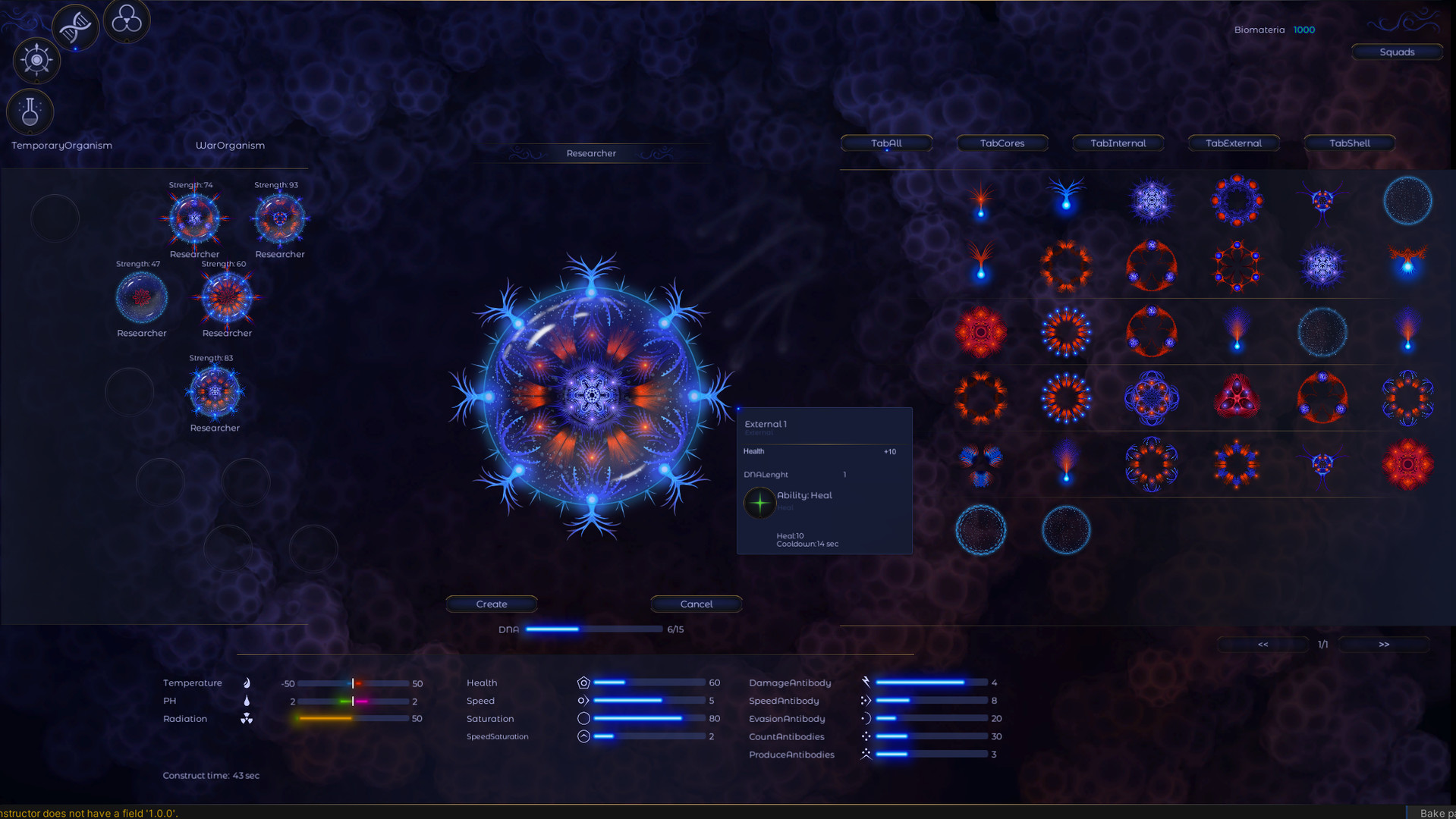Go to next parts page with arrow

pos(1383,644)
